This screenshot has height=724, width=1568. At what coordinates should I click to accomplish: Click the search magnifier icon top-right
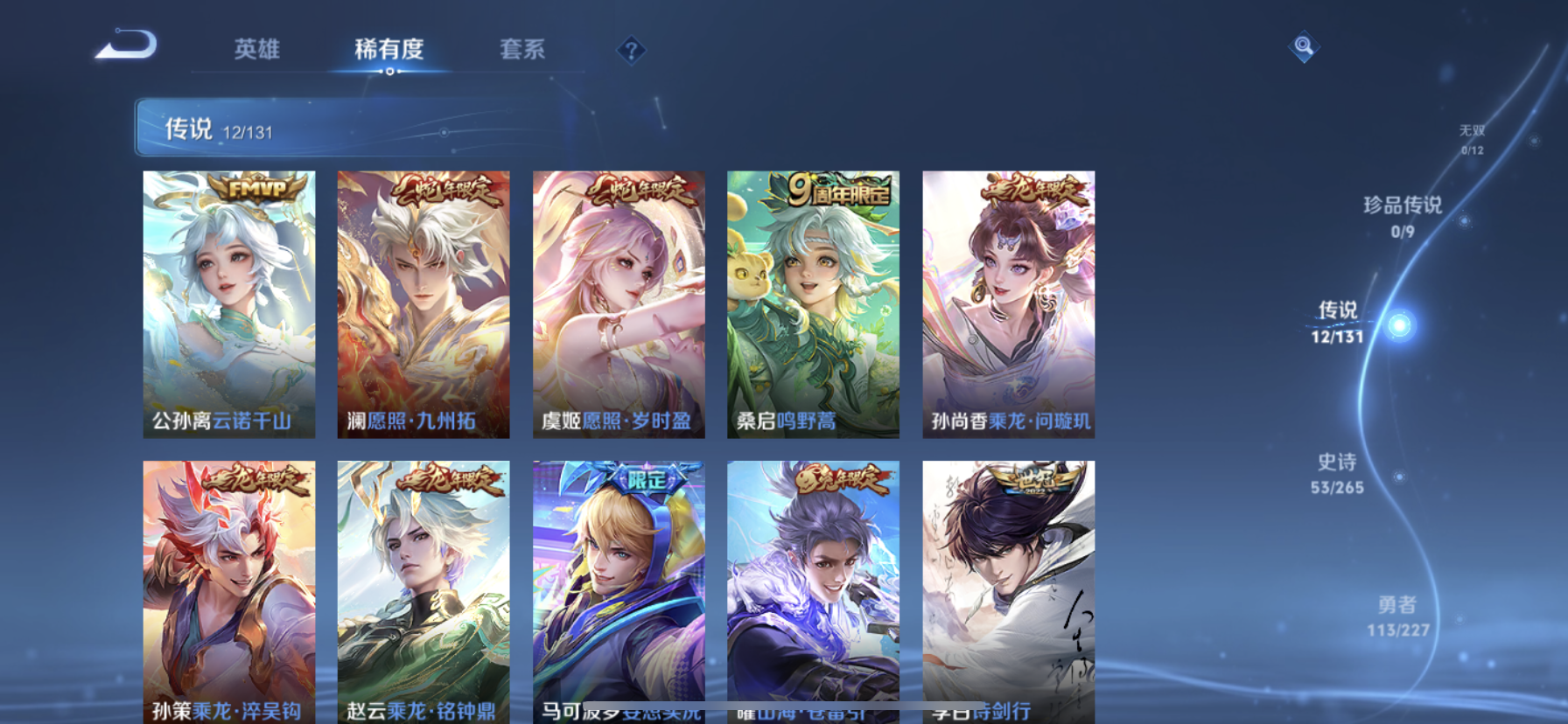pyautogui.click(x=1303, y=46)
